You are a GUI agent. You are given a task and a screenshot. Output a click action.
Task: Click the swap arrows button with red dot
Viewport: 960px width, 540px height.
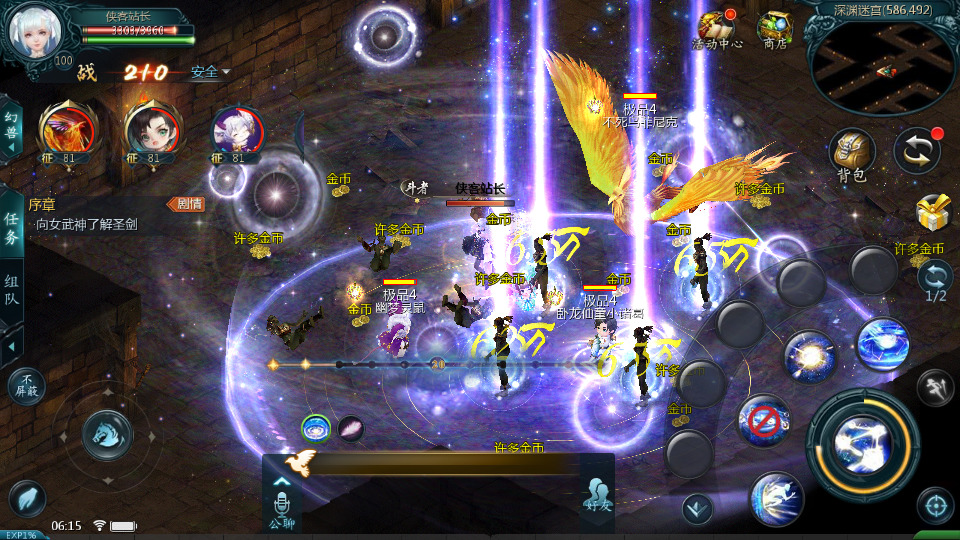(x=916, y=150)
